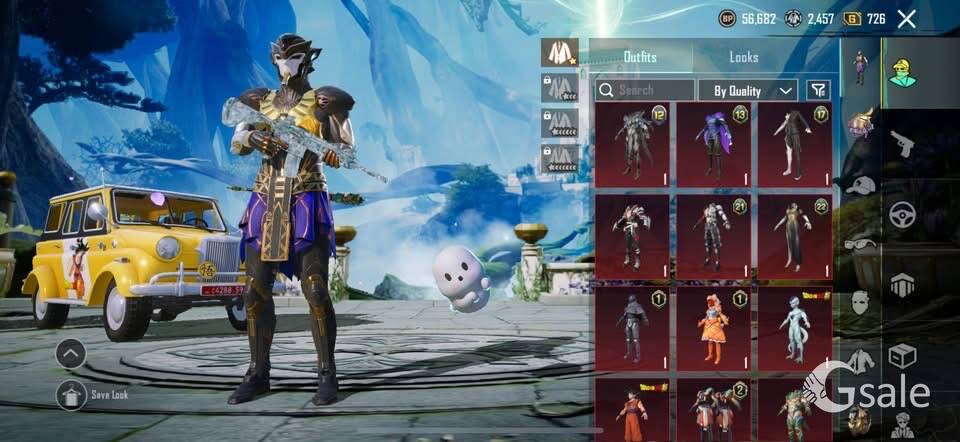This screenshot has width=960, height=442.
Task: Open the steering wheel vehicle category
Action: (903, 213)
